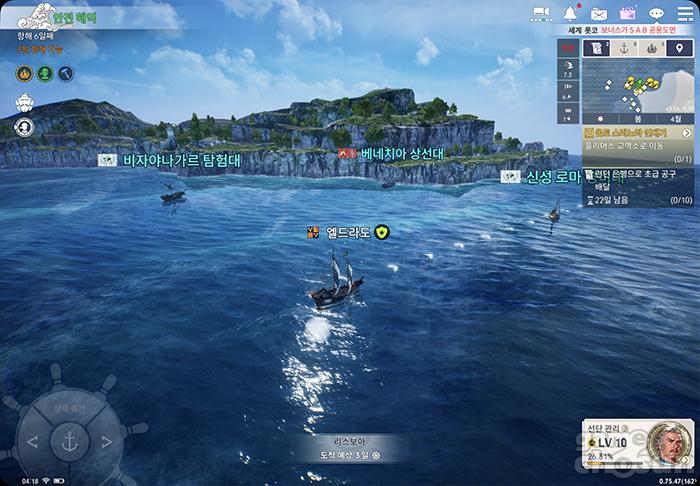
Task: Switch to the scroll quest tab
Action: (597, 47)
